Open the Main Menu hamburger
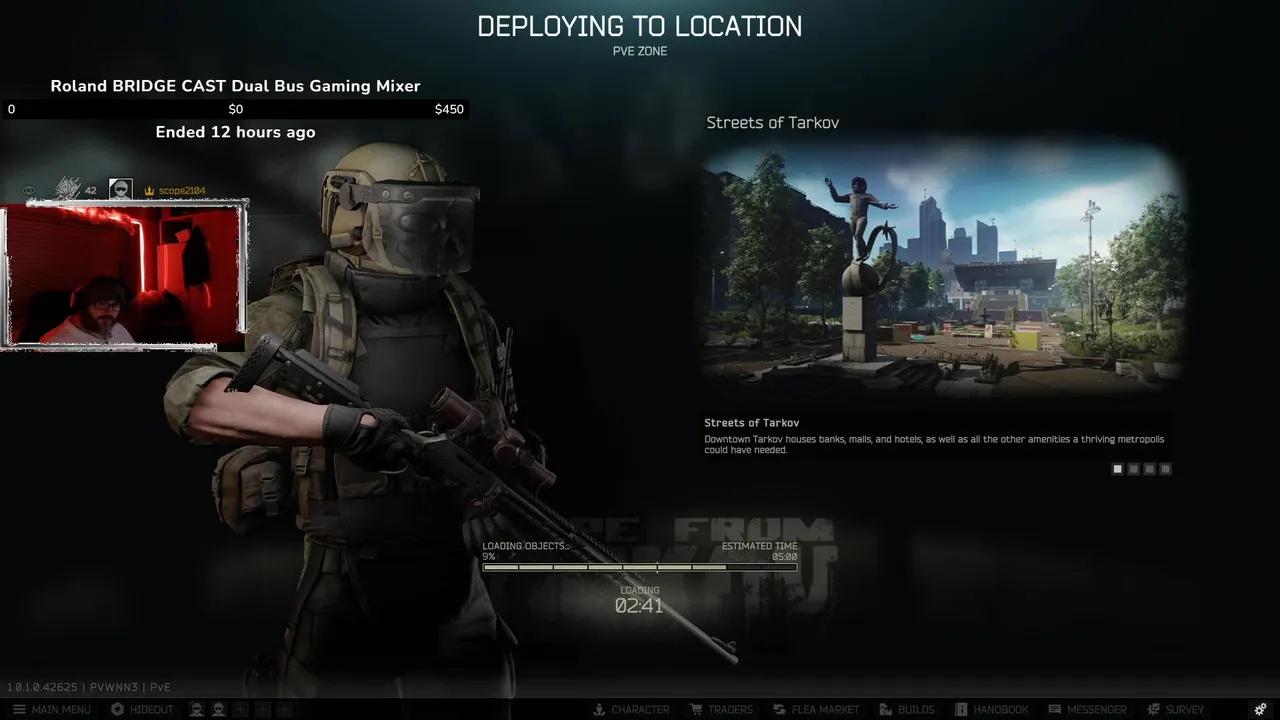 point(19,709)
